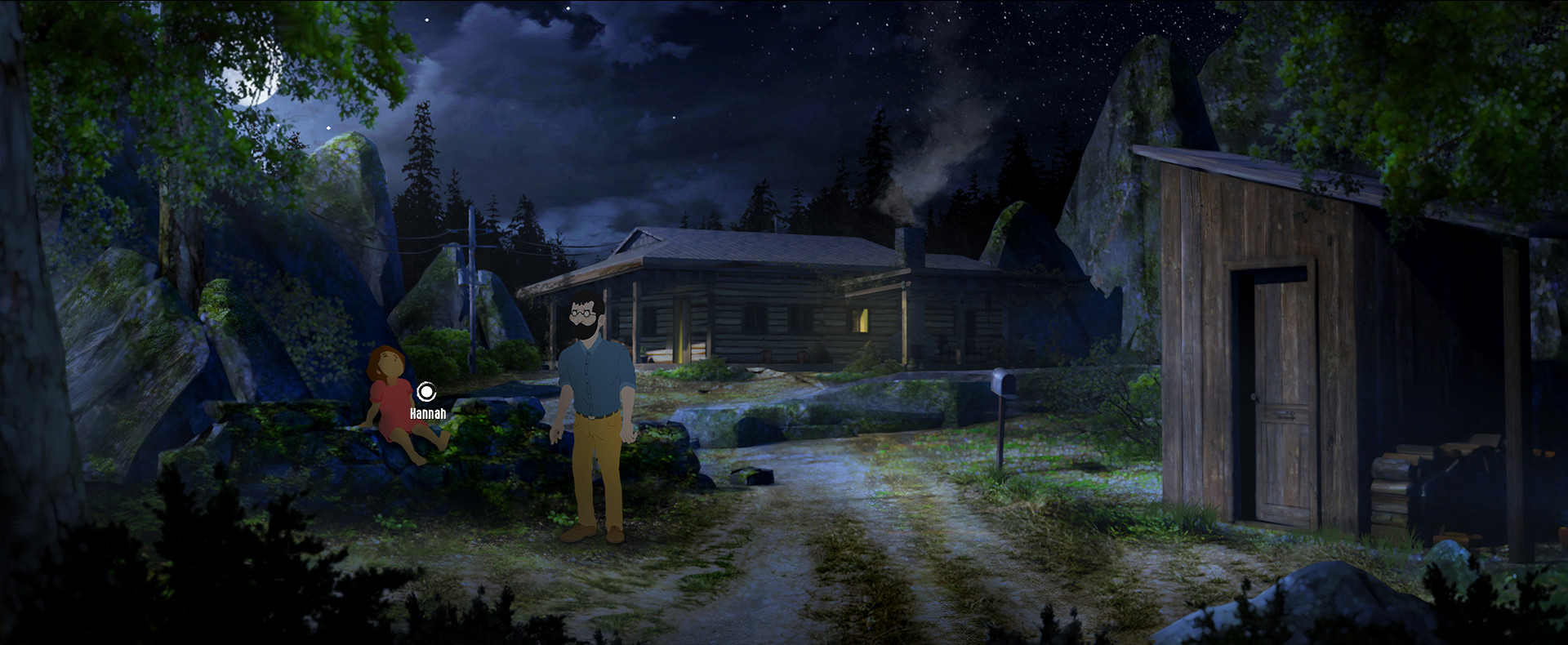
Task: Click the circular hotspot icon near Hannah
Action: pyautogui.click(x=427, y=390)
